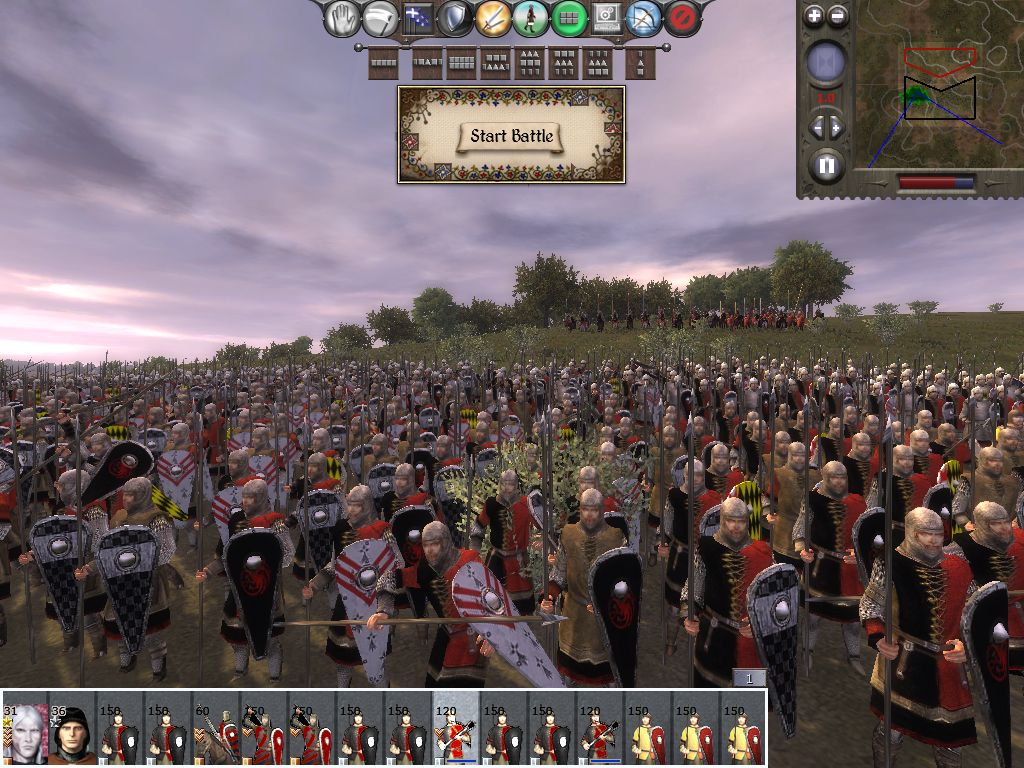Choose the single line formation banner
The width and height of the screenshot is (1024, 768).
pos(384,63)
